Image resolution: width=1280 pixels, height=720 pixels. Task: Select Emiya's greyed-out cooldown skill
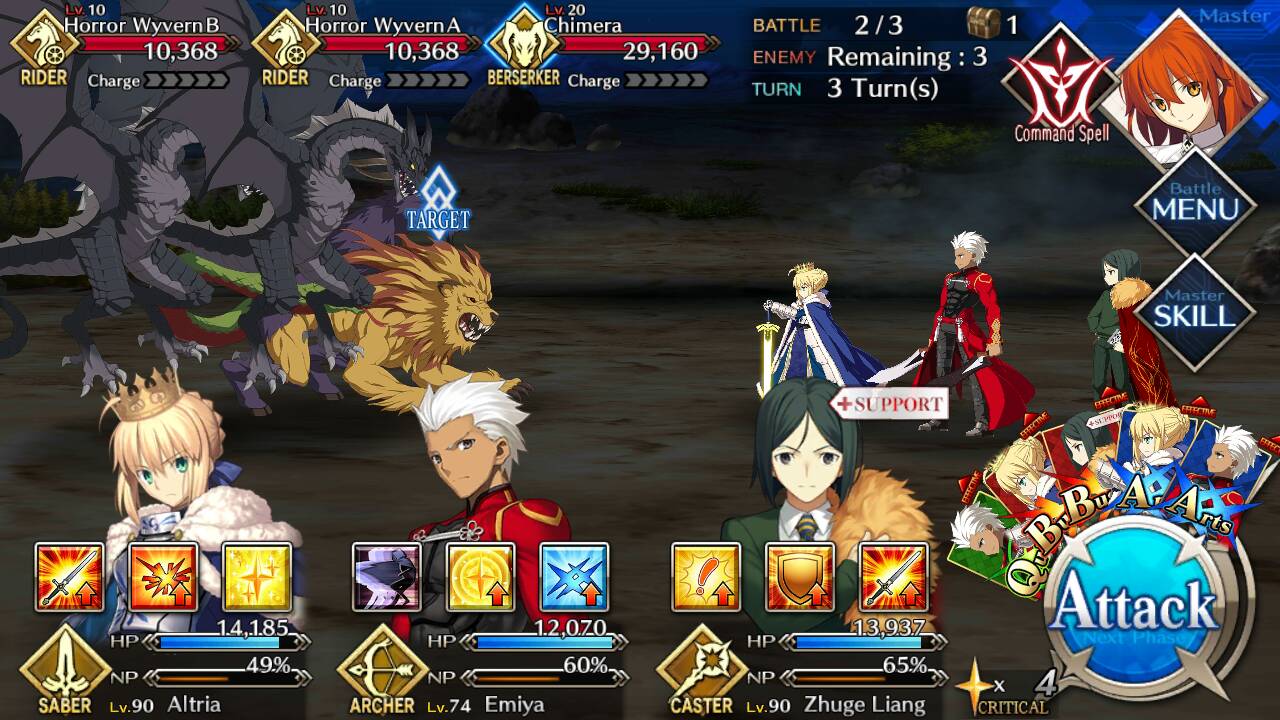pos(386,577)
